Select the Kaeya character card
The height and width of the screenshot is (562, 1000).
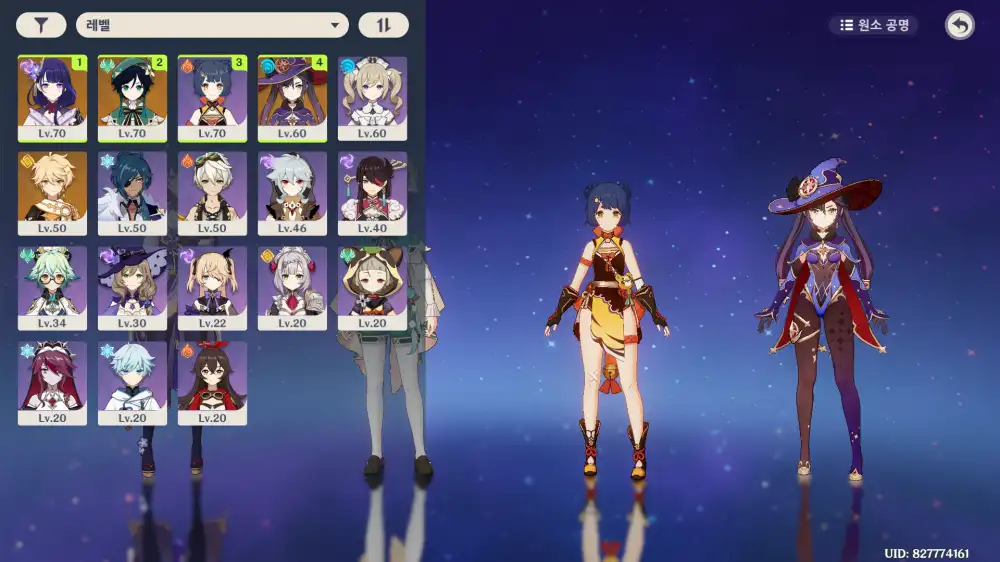click(132, 193)
